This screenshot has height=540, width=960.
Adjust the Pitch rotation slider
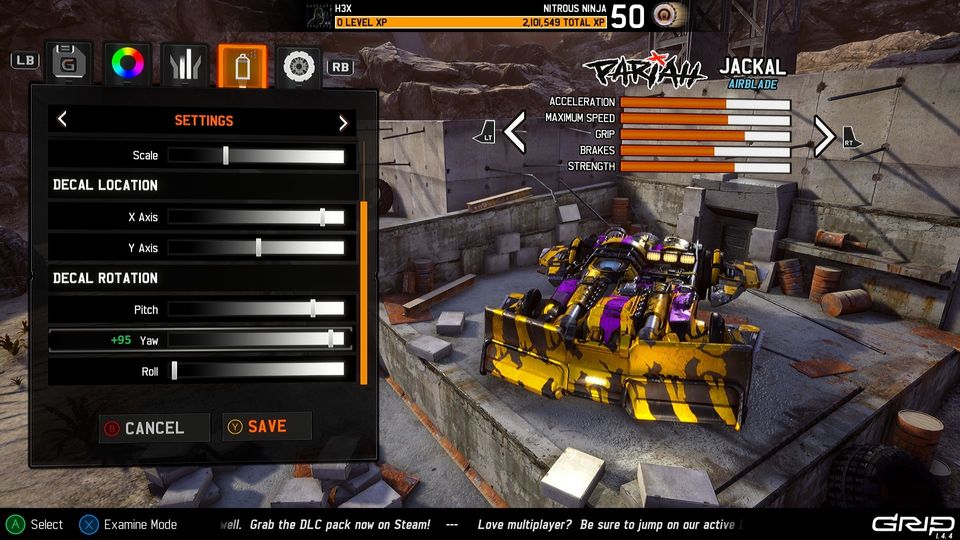click(313, 309)
